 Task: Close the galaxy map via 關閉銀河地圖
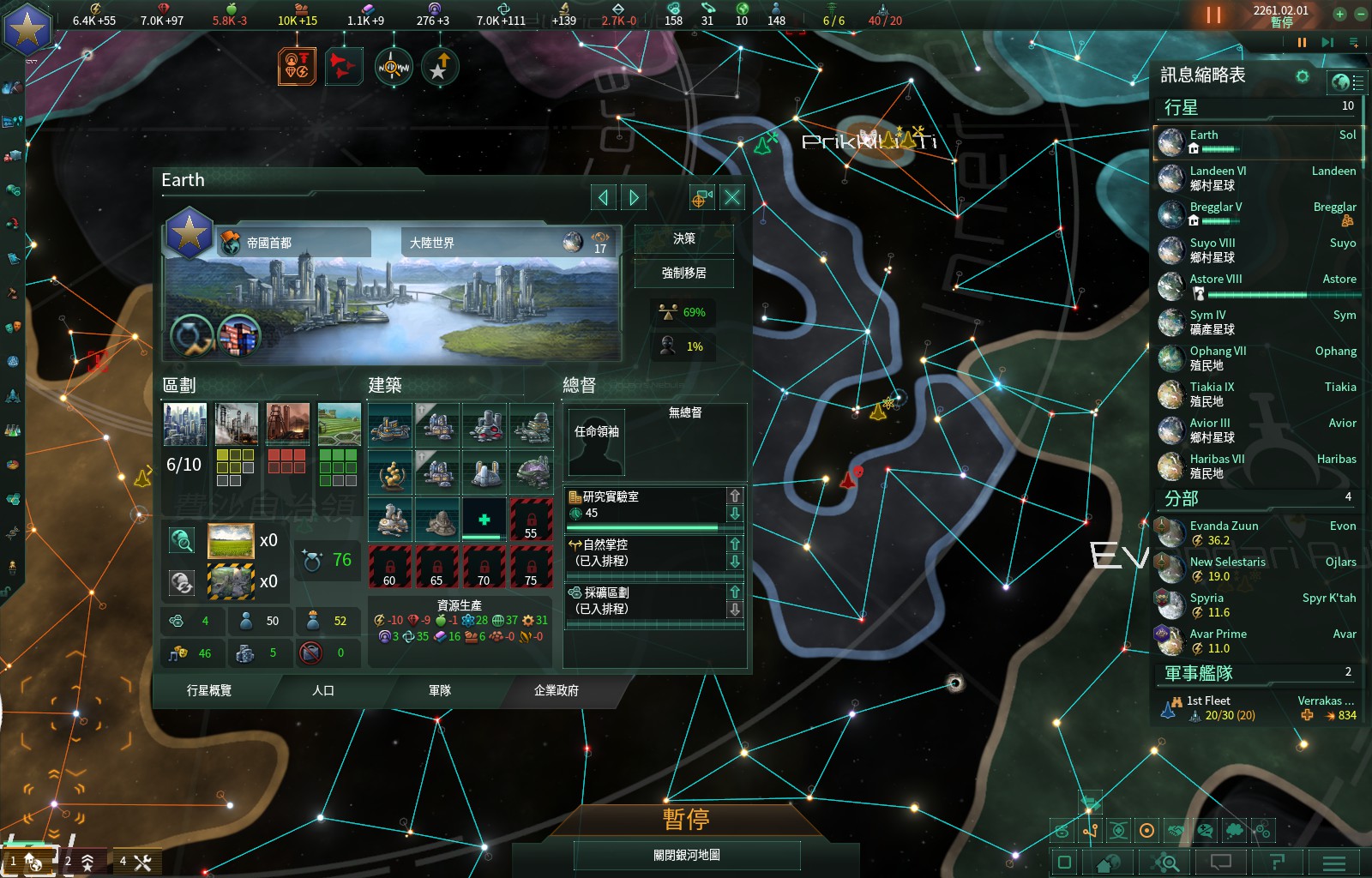point(686,855)
